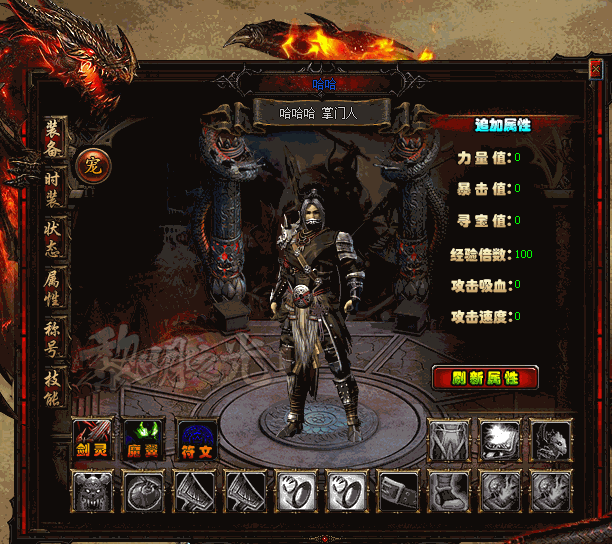Viewport: 612px width, 544px height.
Task: Close the character panel with the X
Action: click(597, 72)
